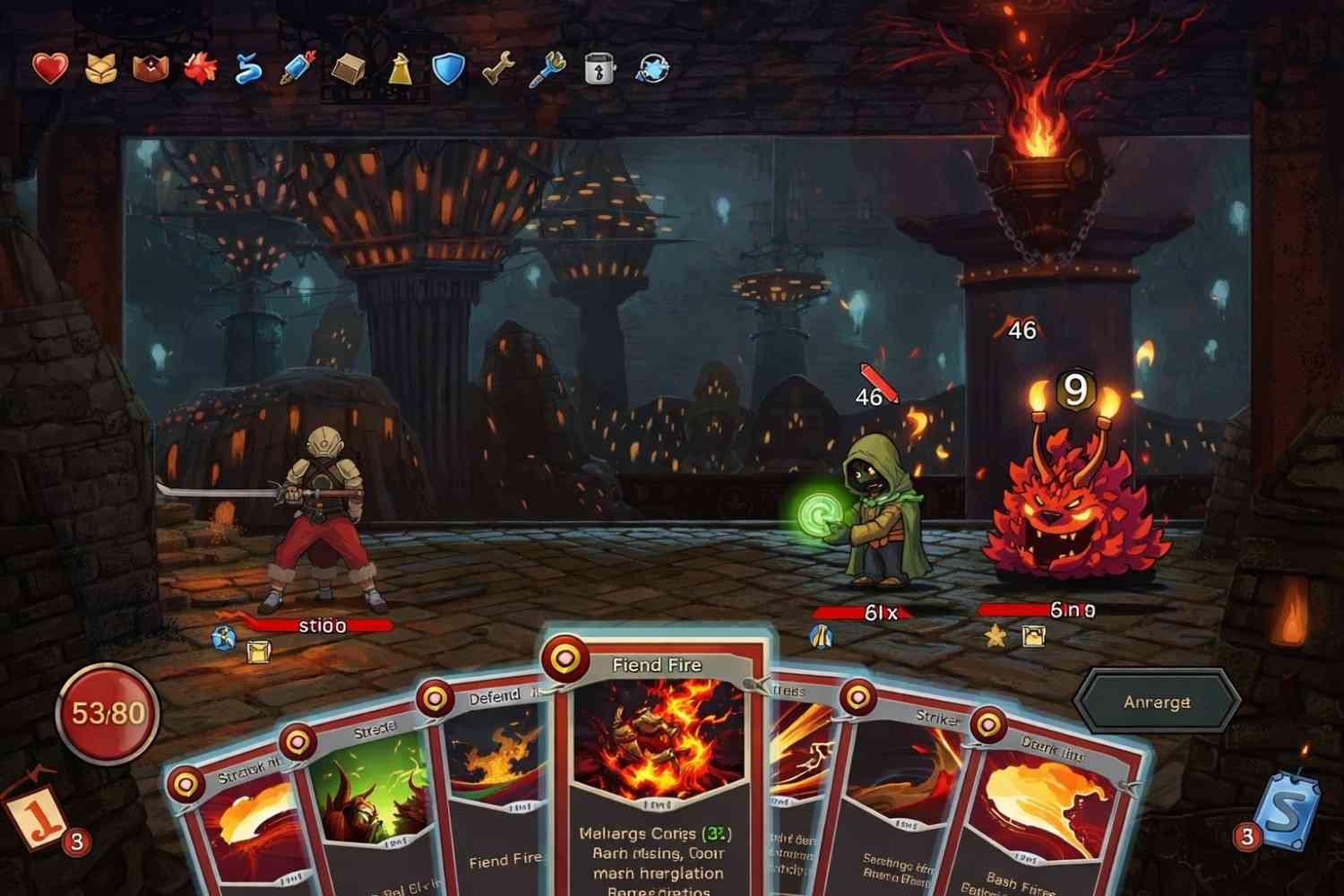
Task: Select the blue-tipped brush tool icon
Action: point(549,68)
